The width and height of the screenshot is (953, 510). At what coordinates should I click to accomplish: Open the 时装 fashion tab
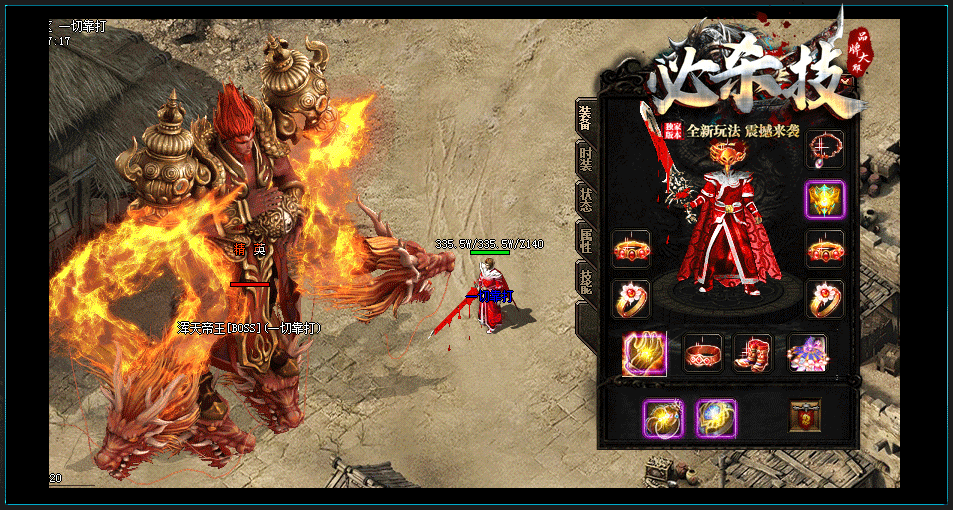[585, 159]
